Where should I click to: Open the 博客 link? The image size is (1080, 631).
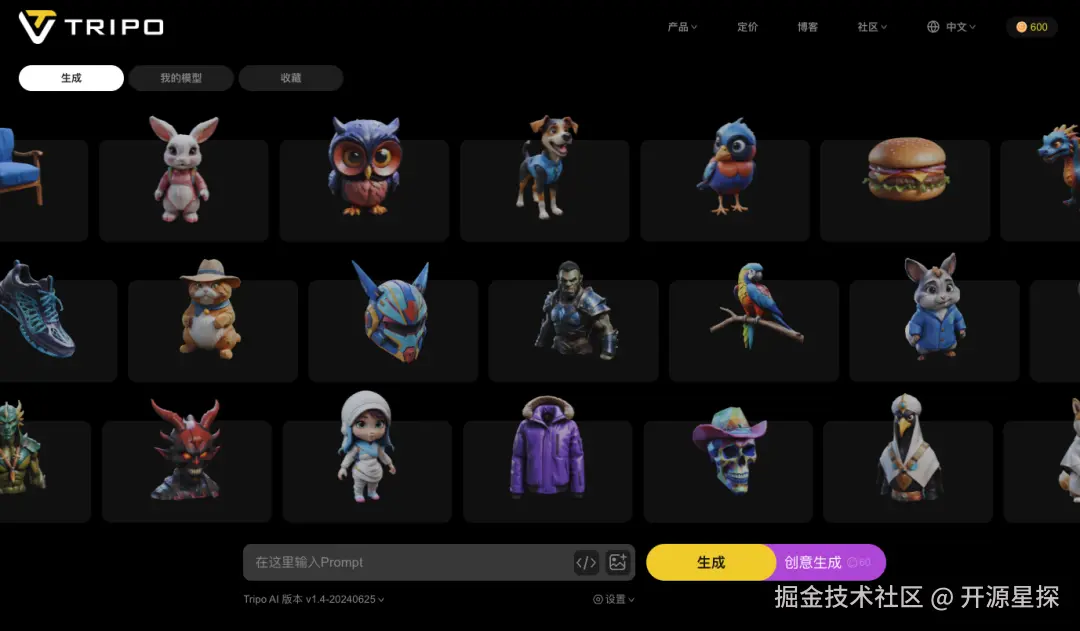pos(808,27)
